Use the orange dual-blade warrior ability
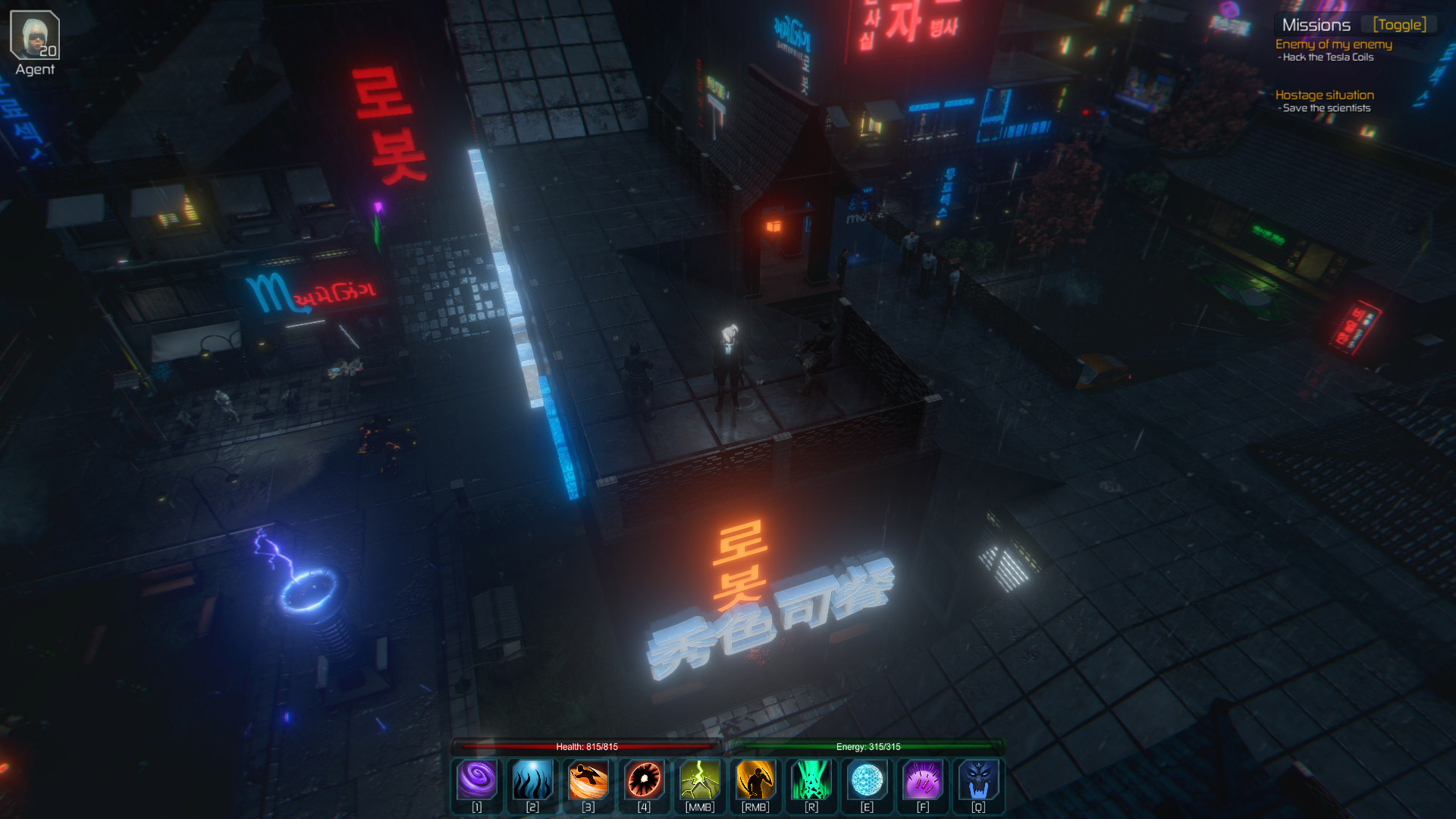Viewport: 1456px width, 819px height. pos(755,780)
